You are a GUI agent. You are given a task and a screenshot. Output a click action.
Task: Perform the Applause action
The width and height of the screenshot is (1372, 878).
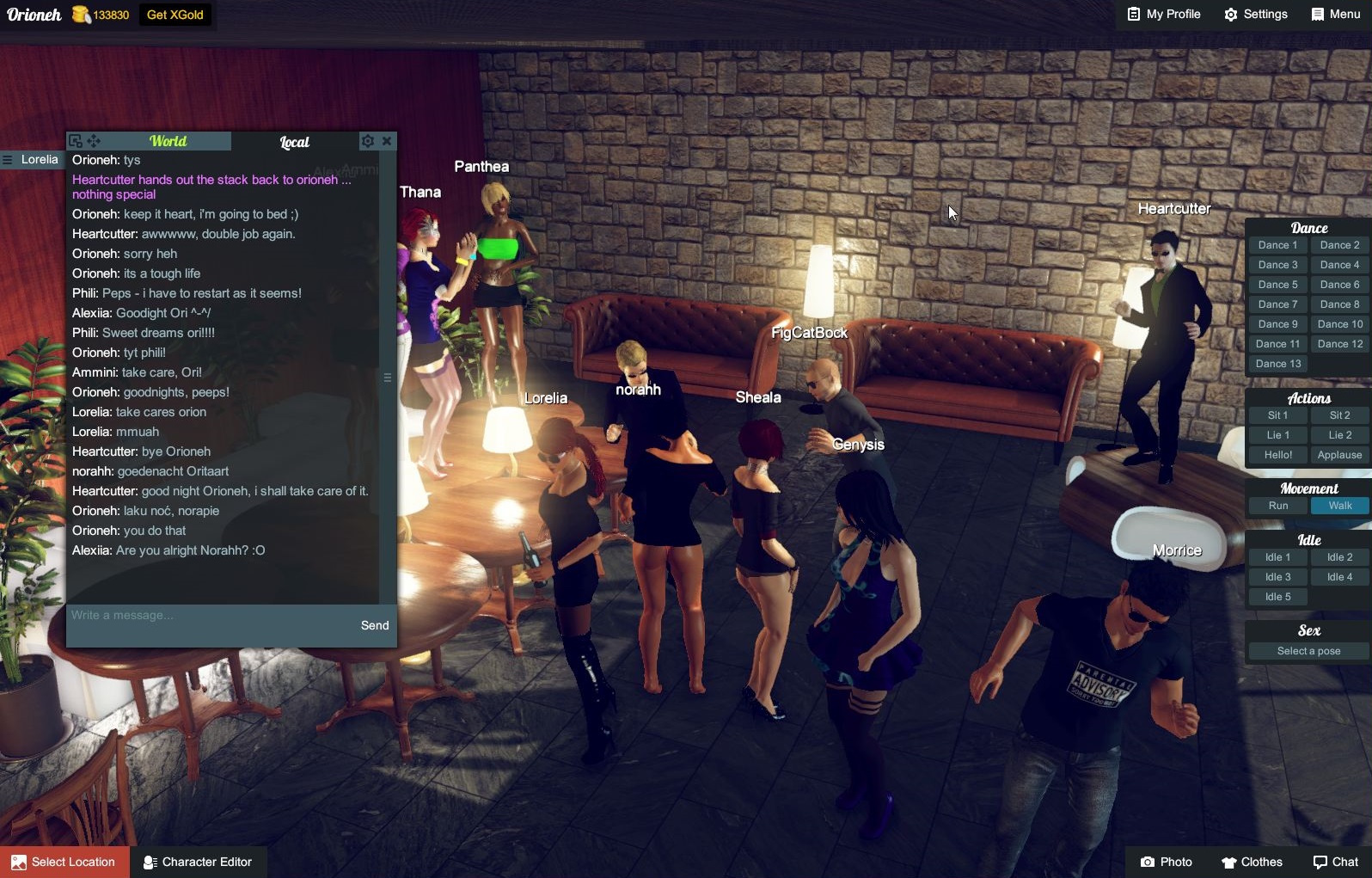tap(1339, 455)
